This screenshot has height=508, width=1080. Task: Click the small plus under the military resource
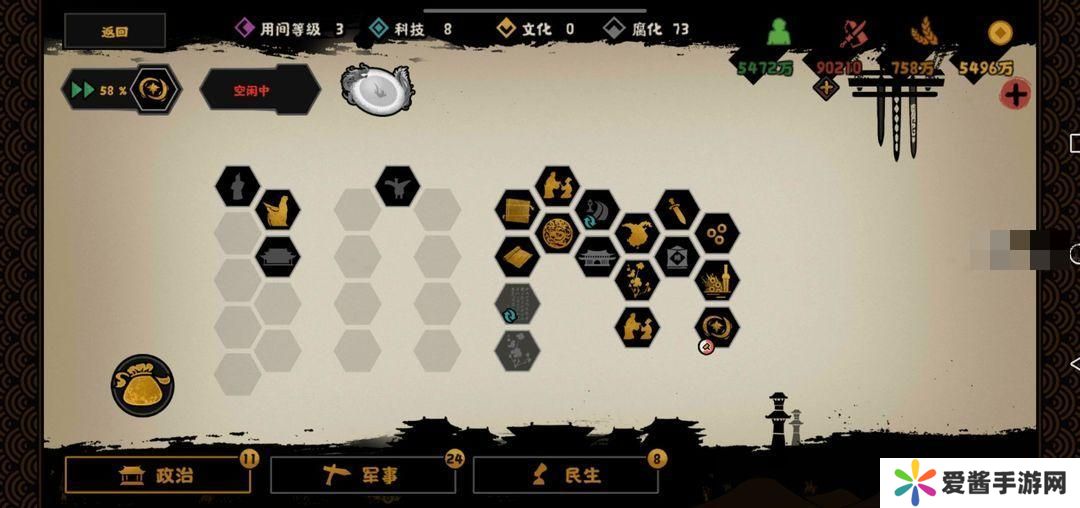click(x=826, y=89)
